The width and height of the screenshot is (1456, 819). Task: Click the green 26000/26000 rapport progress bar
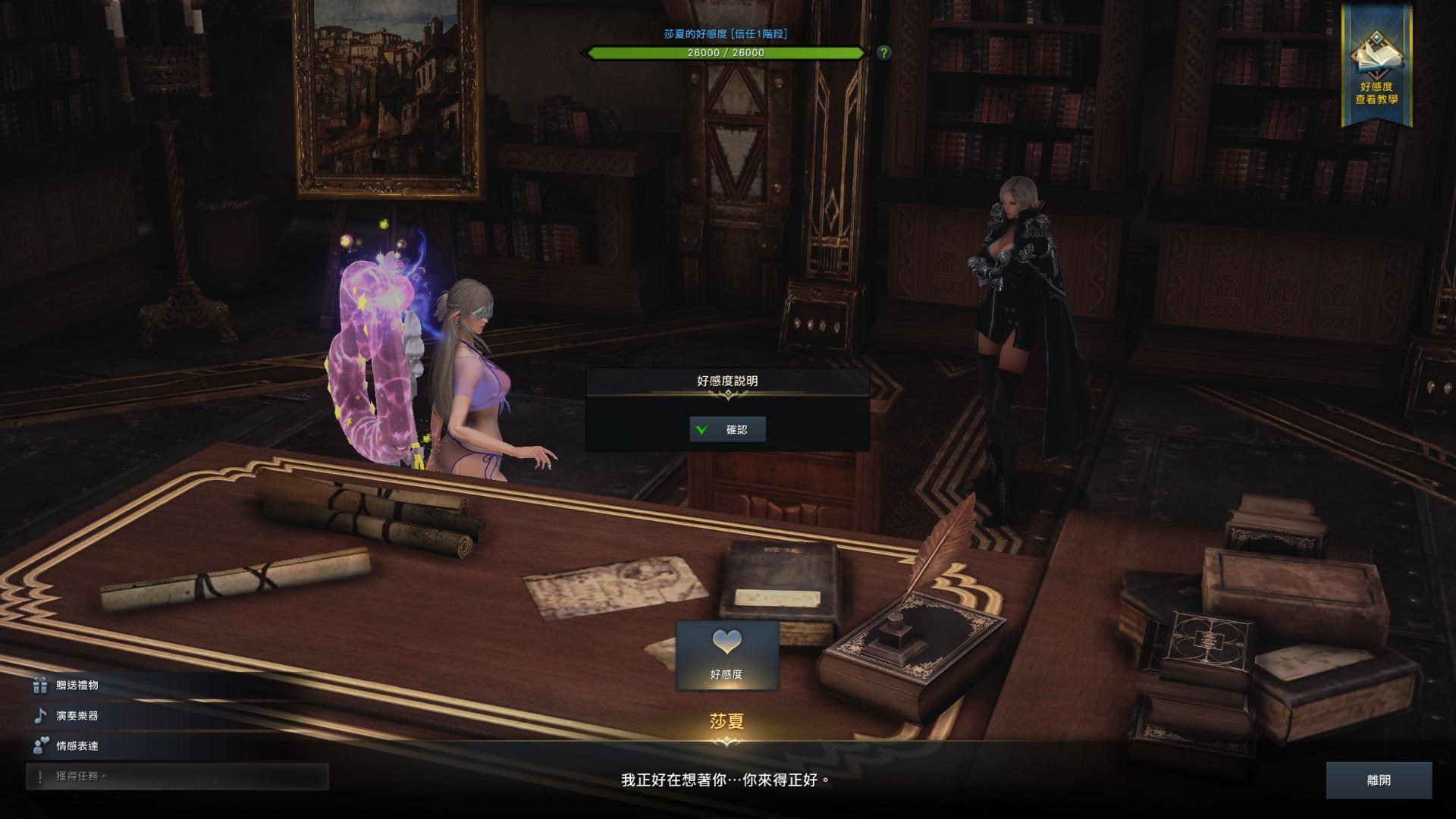724,53
